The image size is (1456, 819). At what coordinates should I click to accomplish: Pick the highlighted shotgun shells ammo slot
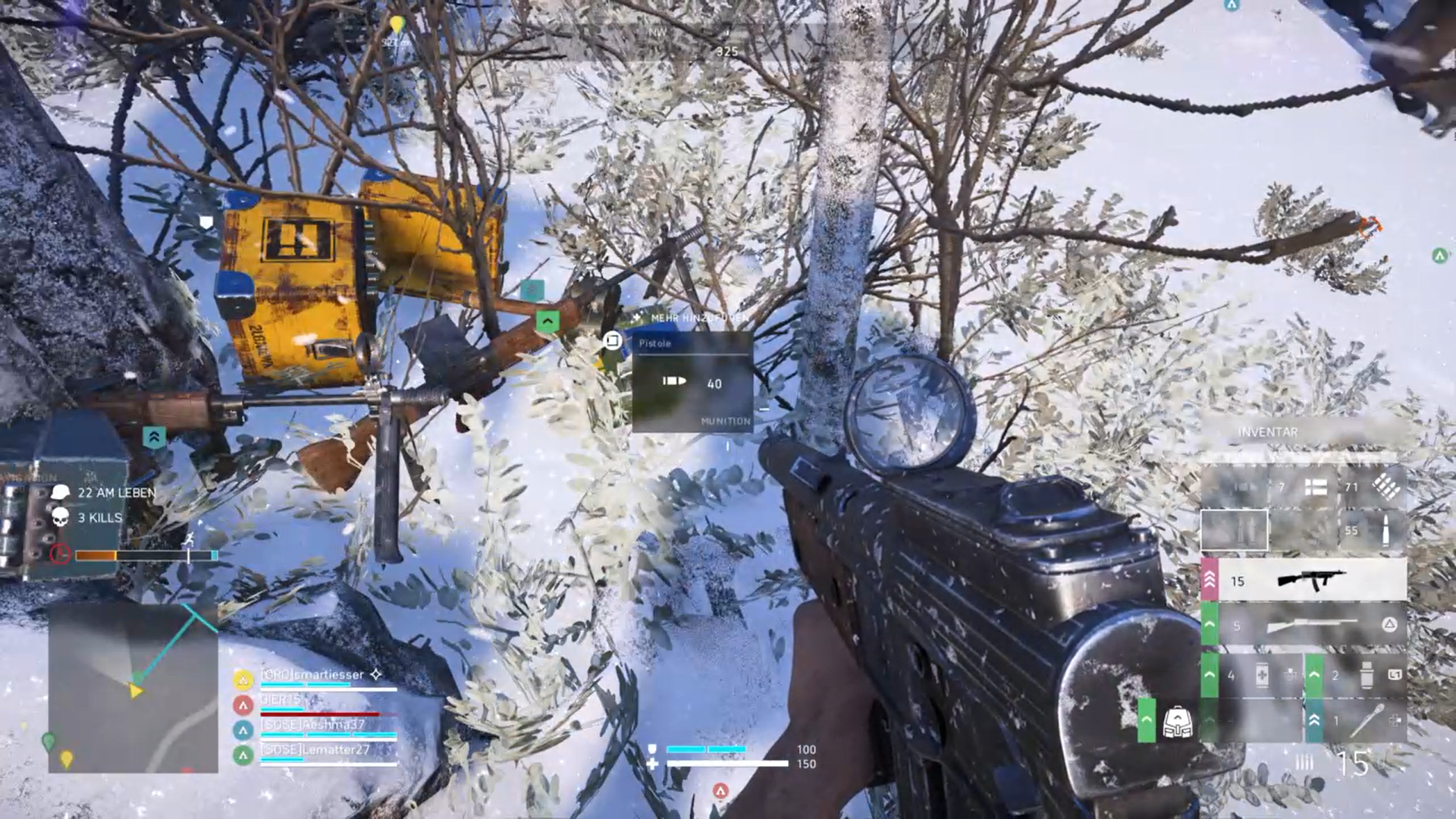[x=1234, y=530]
